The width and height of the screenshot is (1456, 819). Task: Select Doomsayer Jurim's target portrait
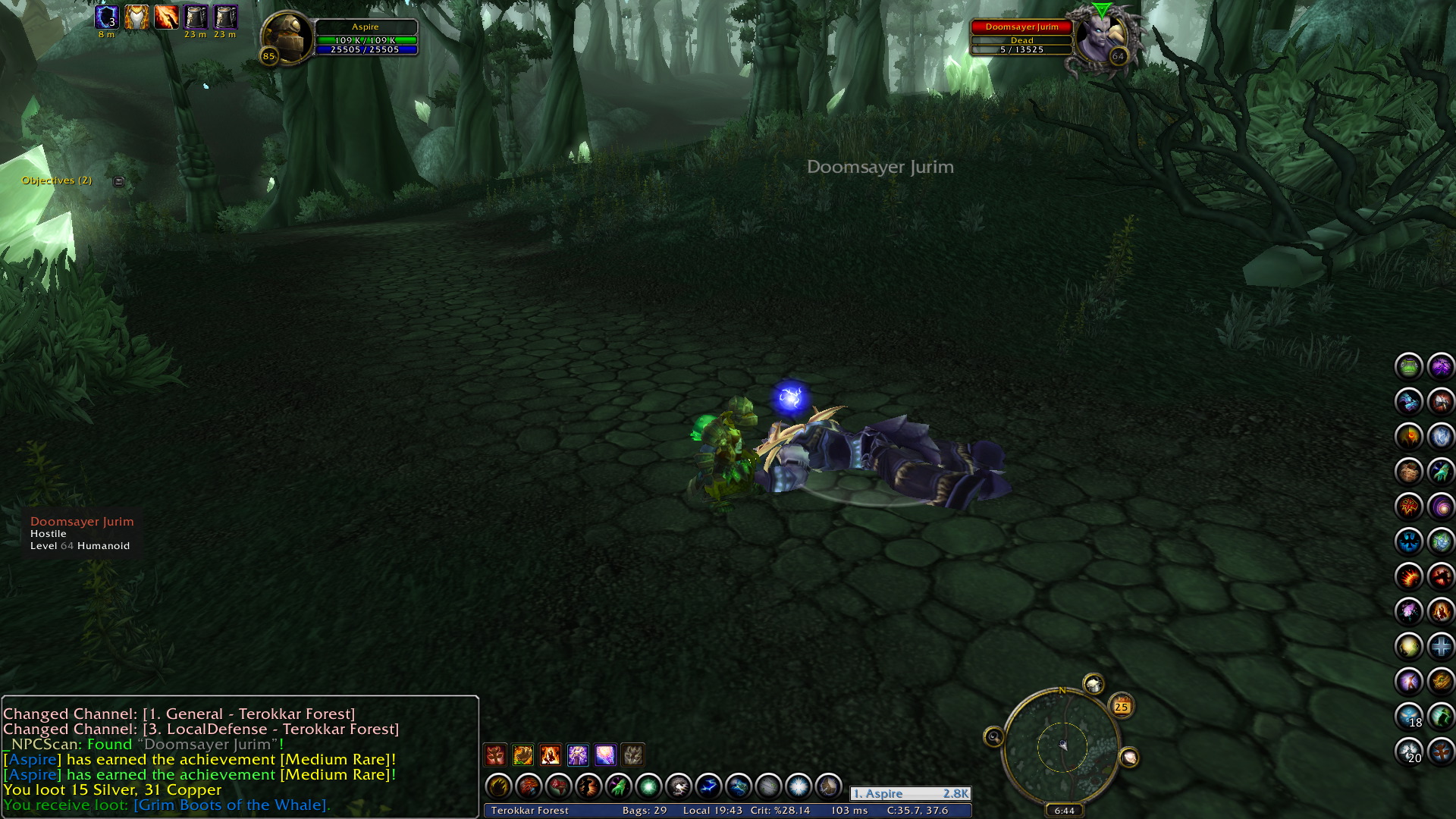point(1100,36)
